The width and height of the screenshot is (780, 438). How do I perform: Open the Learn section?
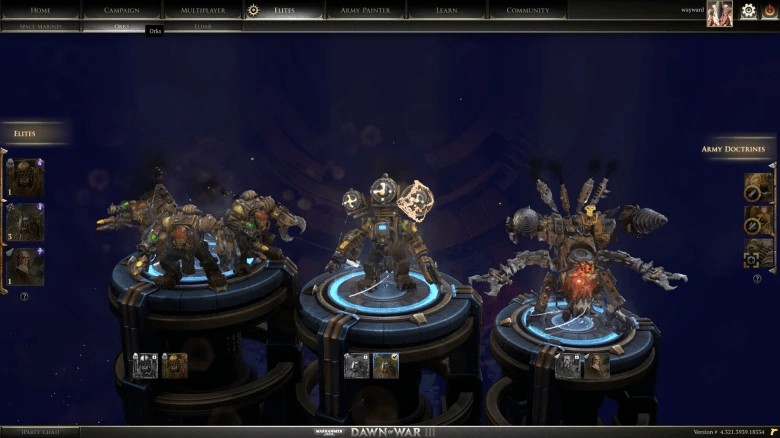pos(447,10)
